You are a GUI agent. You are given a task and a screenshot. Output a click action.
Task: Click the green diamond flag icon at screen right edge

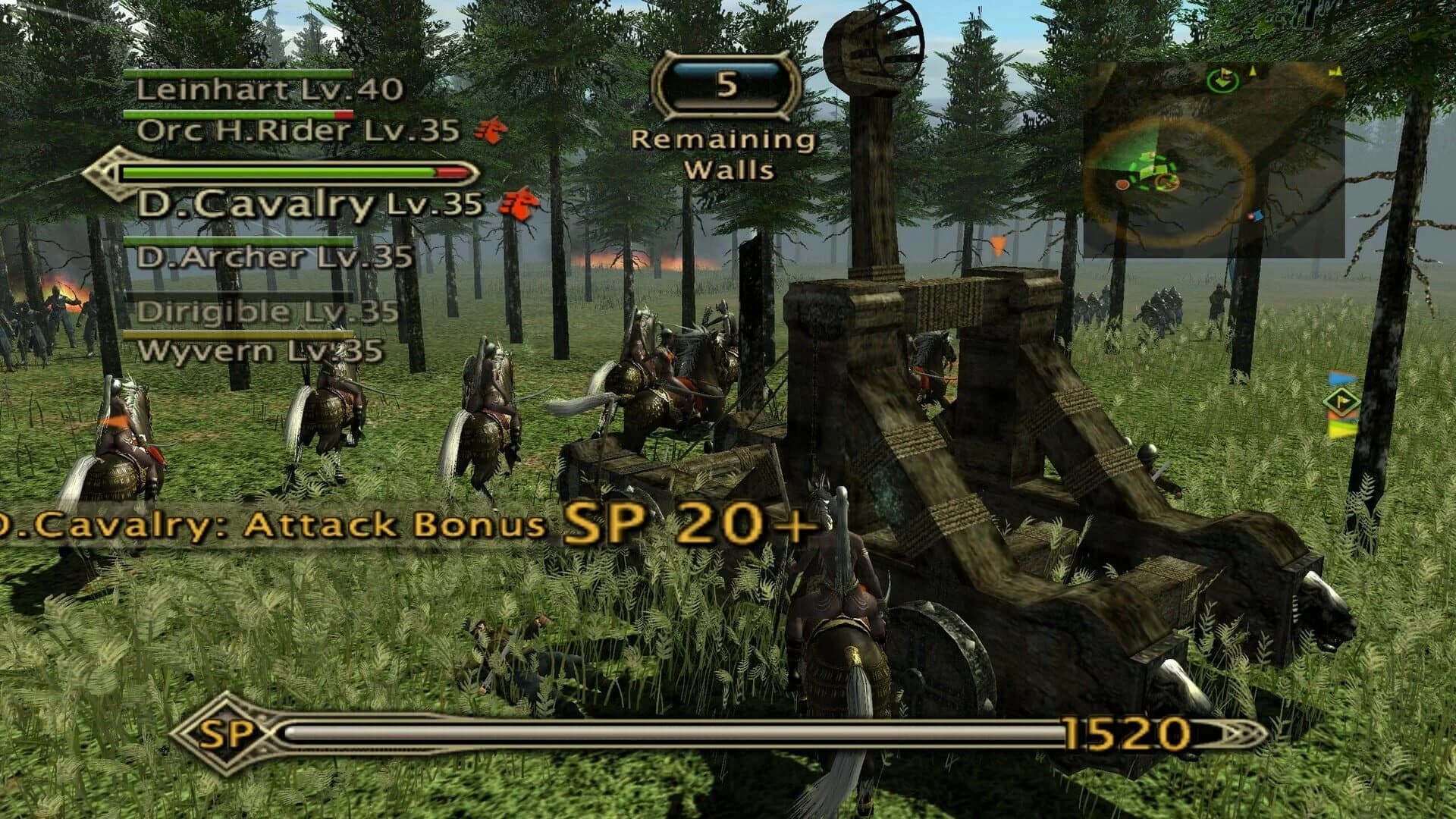click(x=1340, y=400)
